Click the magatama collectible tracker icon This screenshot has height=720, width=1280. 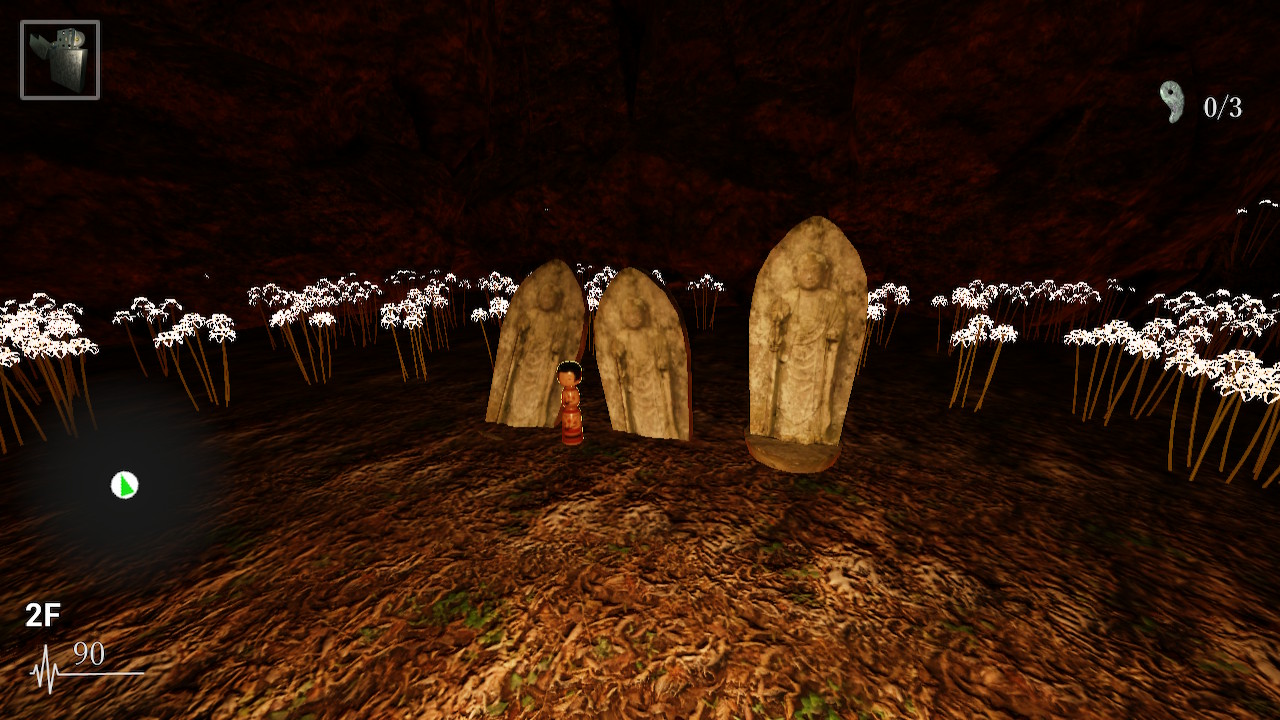[x=1172, y=102]
